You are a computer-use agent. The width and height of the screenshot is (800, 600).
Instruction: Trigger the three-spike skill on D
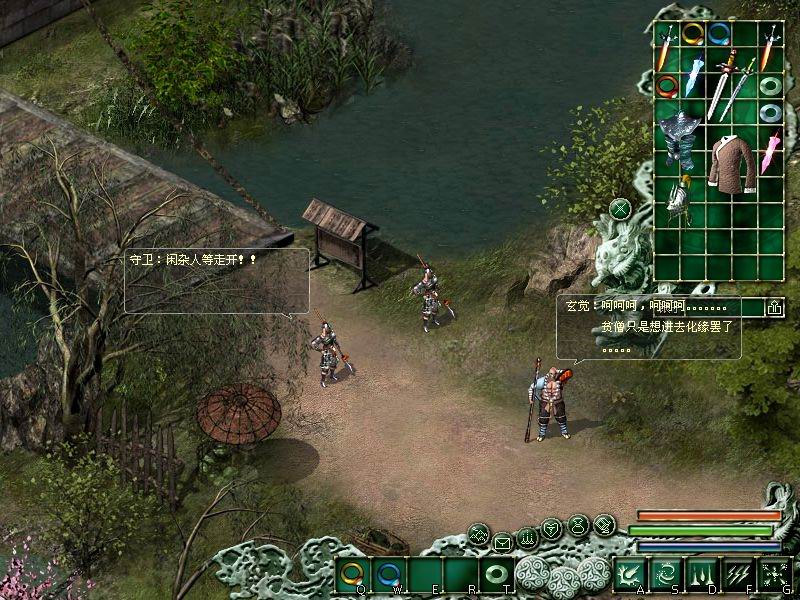click(x=700, y=574)
